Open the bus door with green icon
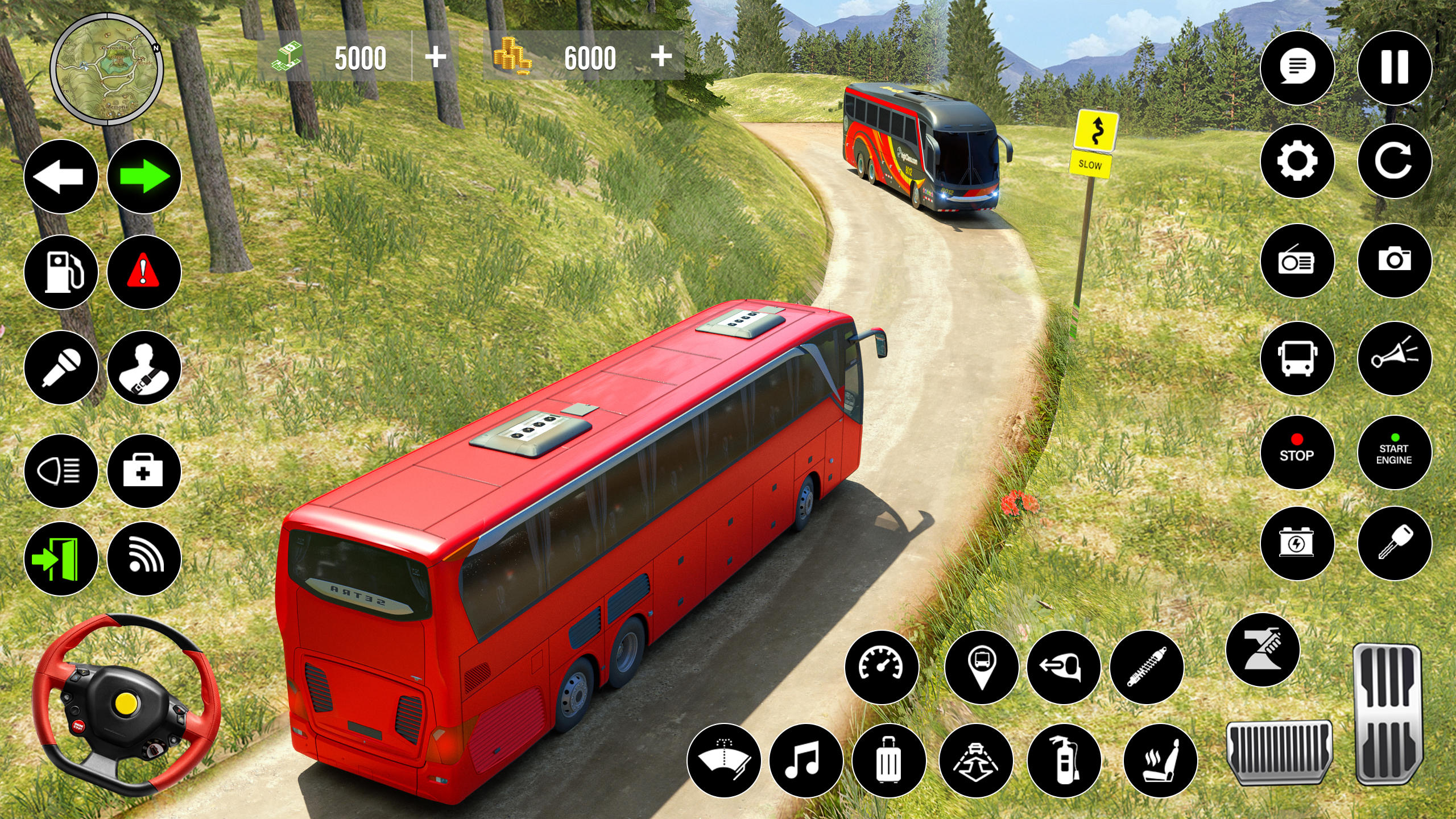Viewport: 1456px width, 819px height. (61, 559)
